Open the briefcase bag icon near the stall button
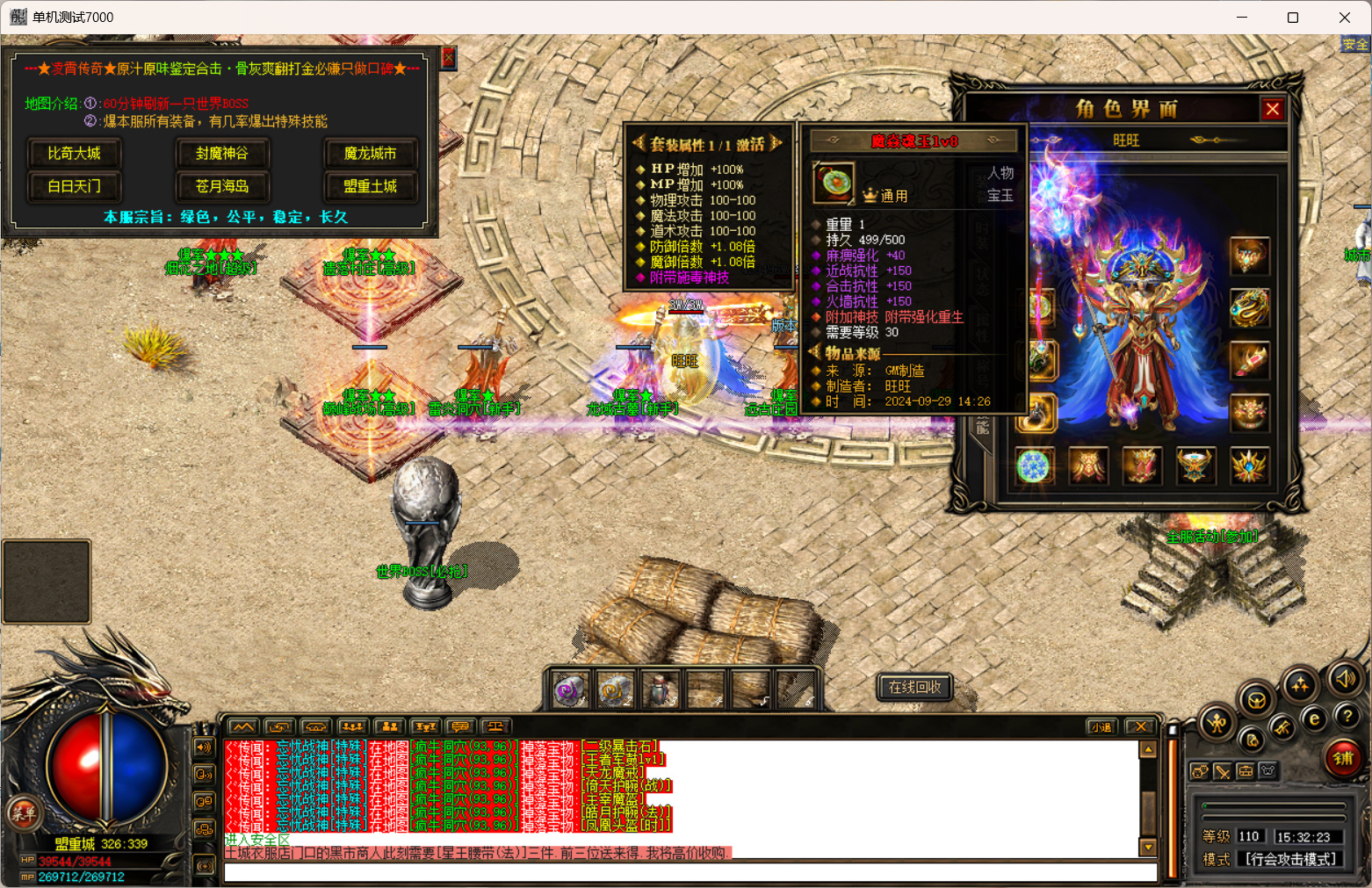This screenshot has height=888, width=1372. coord(1246,771)
